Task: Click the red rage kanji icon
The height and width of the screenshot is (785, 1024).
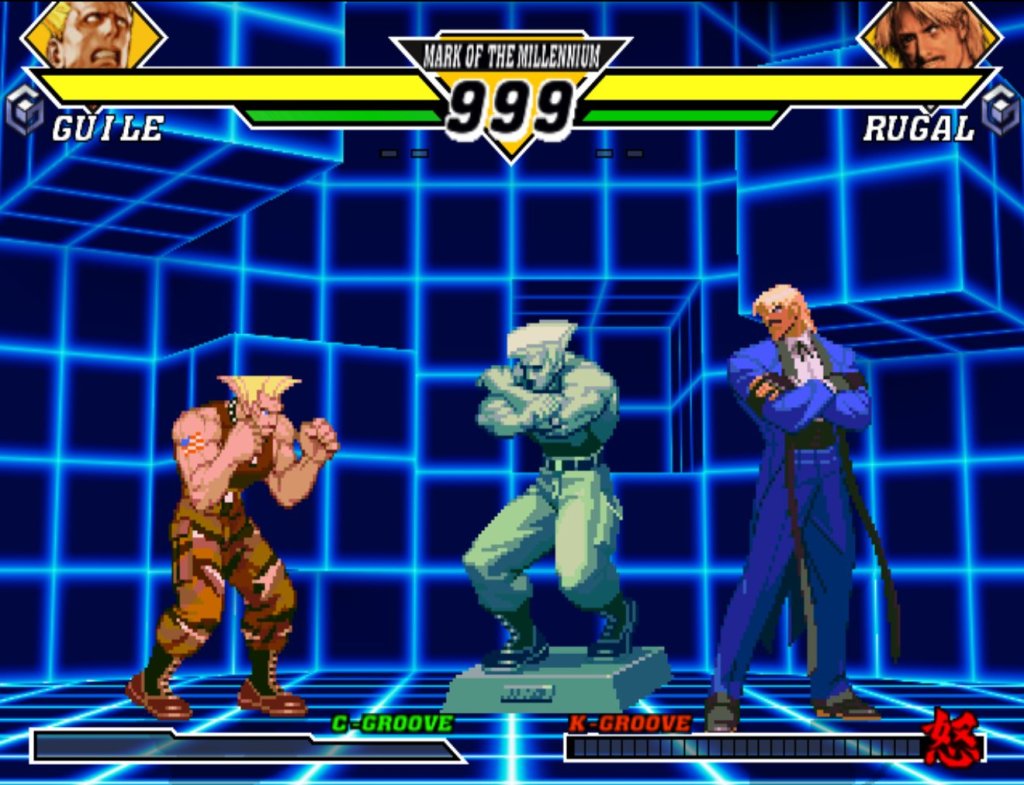Action: [x=951, y=740]
